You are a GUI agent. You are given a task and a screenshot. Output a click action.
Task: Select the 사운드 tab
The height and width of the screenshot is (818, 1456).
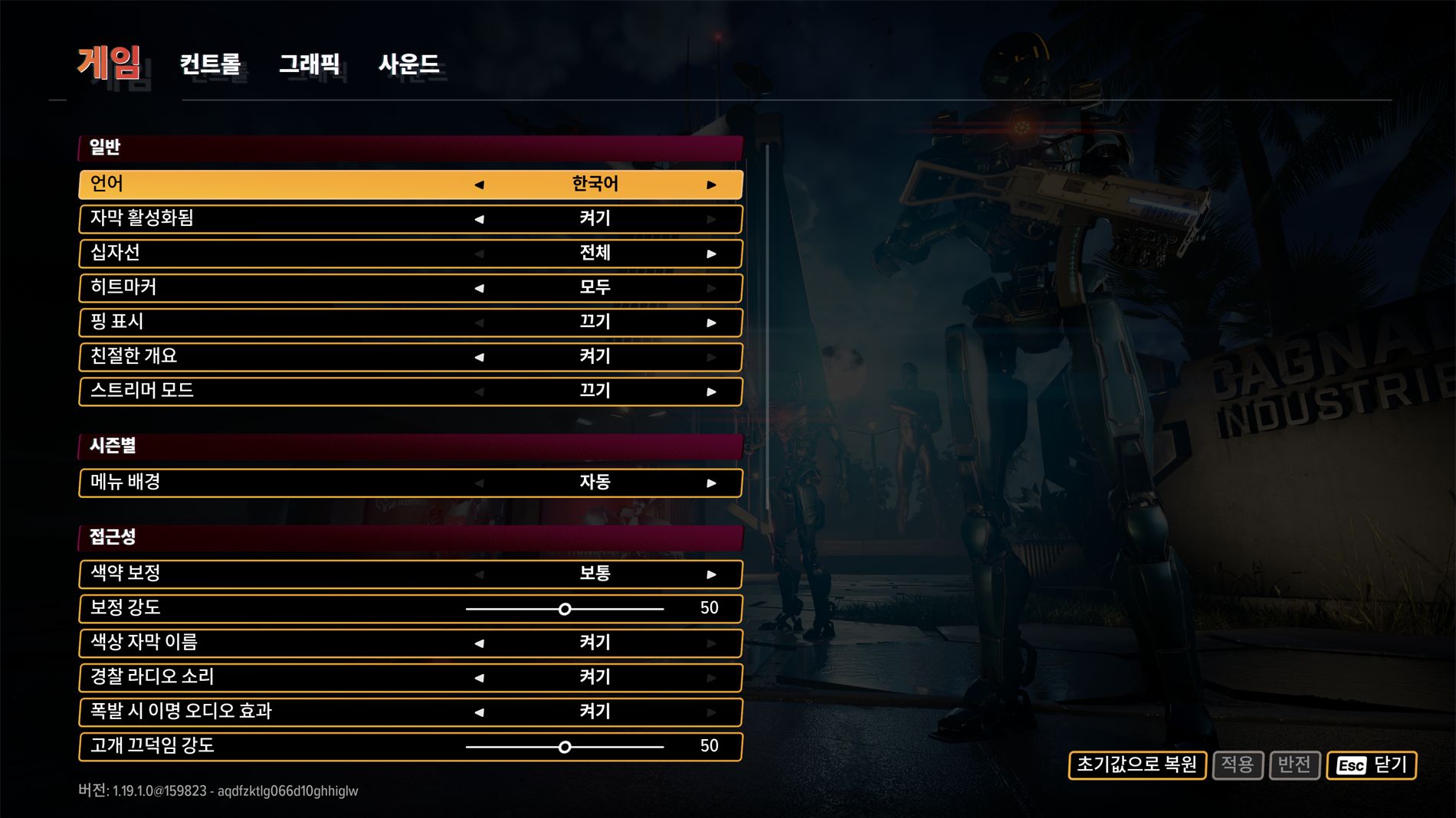pos(408,64)
